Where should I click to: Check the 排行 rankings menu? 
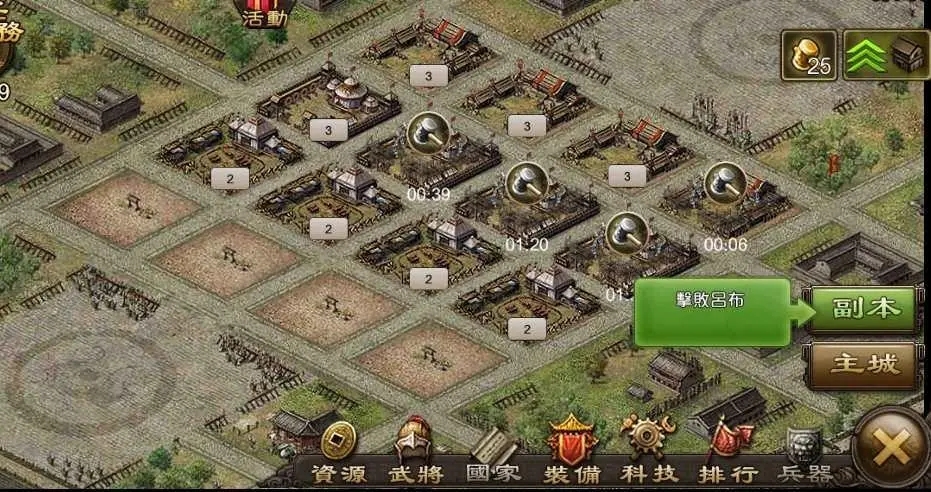tap(729, 458)
